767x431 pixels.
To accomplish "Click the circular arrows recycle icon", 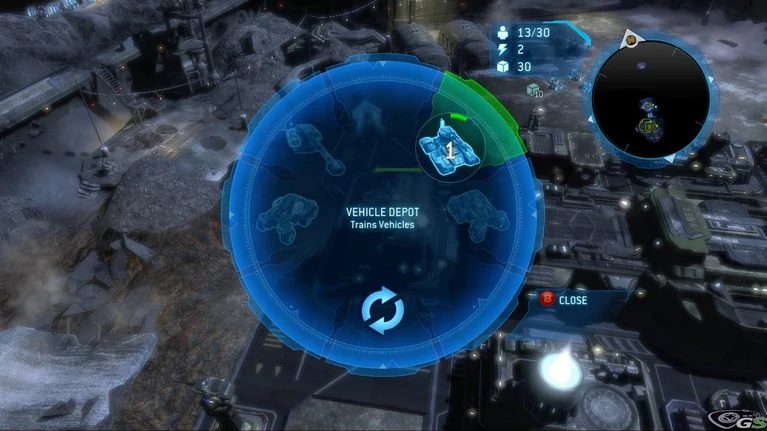I will click(x=382, y=312).
